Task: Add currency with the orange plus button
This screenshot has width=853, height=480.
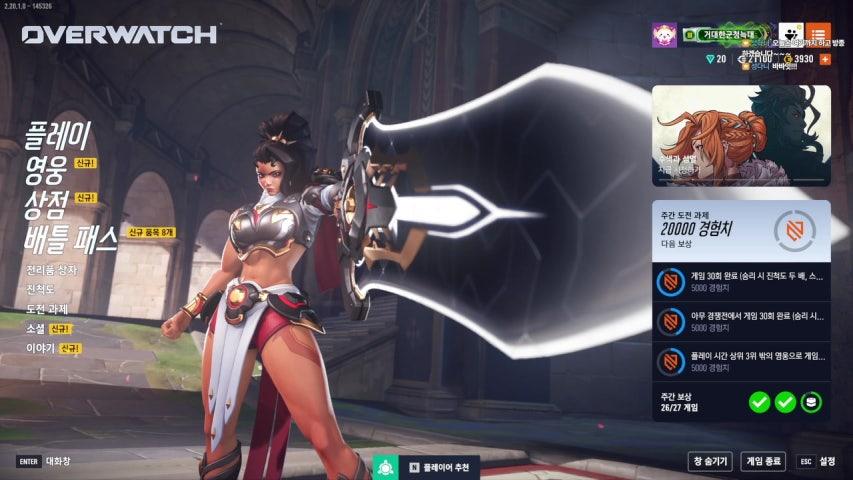Action: point(825,59)
